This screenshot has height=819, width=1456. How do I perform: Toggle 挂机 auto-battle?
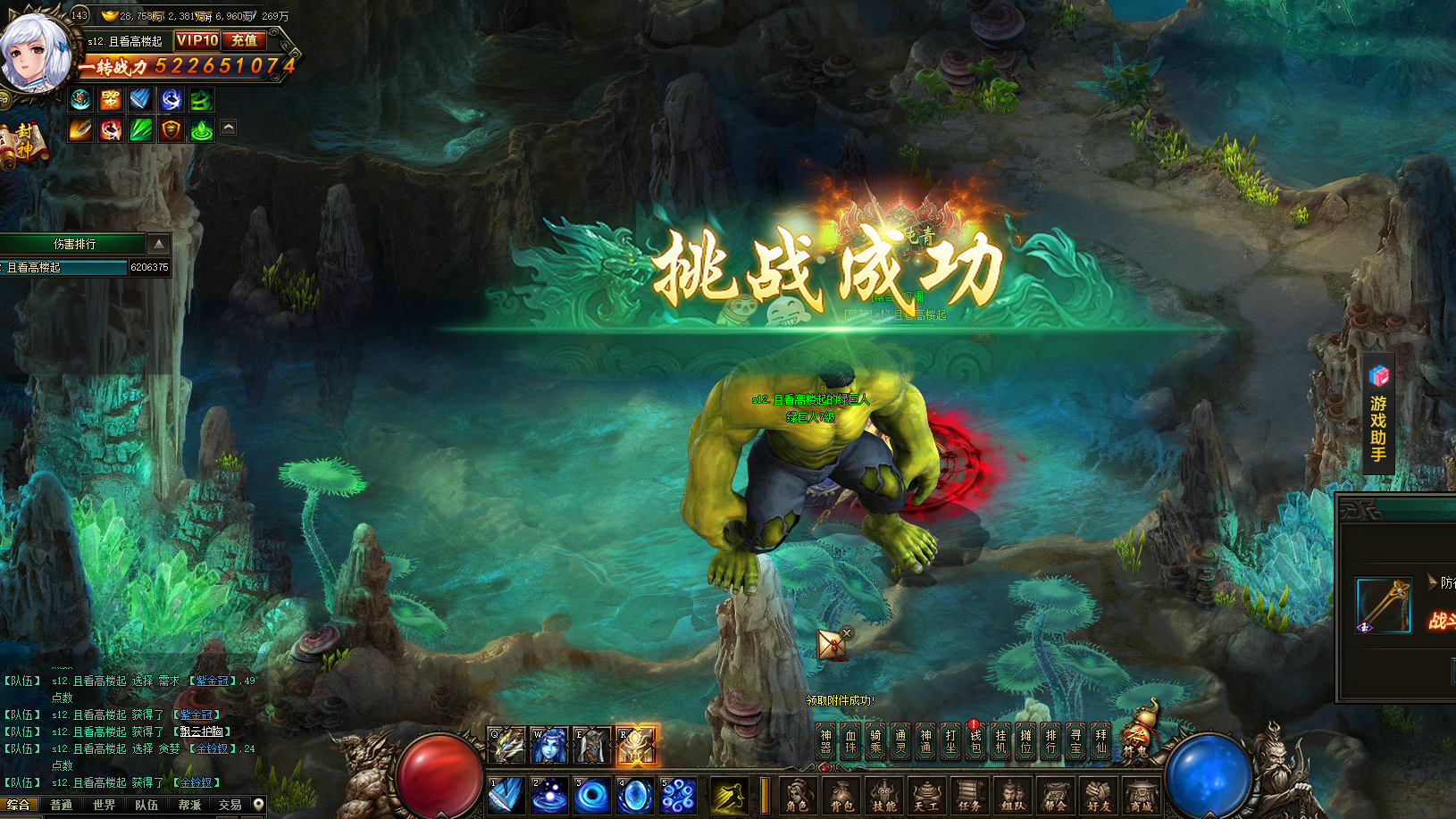pyautogui.click(x=1000, y=741)
